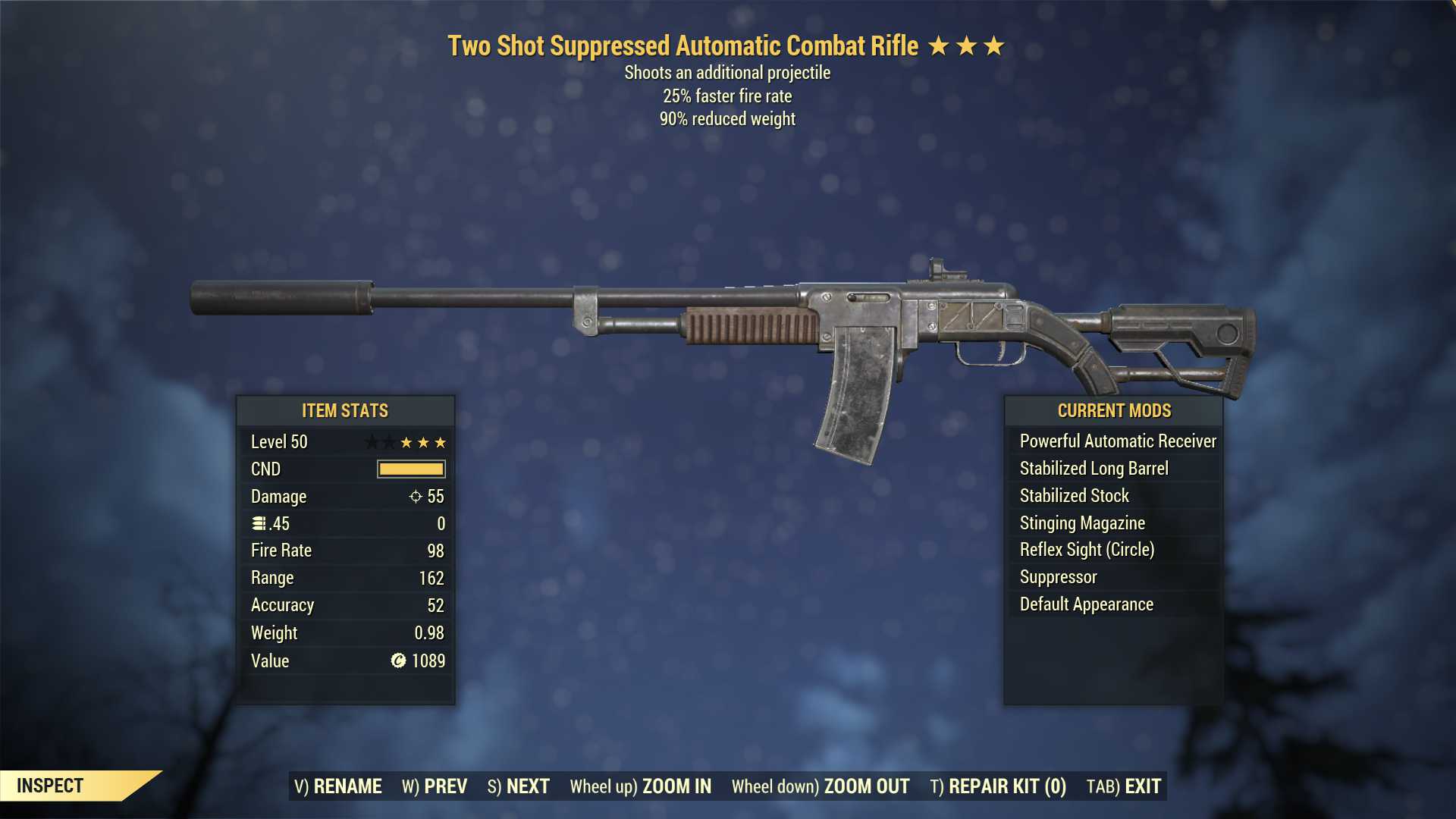Open the Stinging Magazine mod entry

tap(1081, 522)
